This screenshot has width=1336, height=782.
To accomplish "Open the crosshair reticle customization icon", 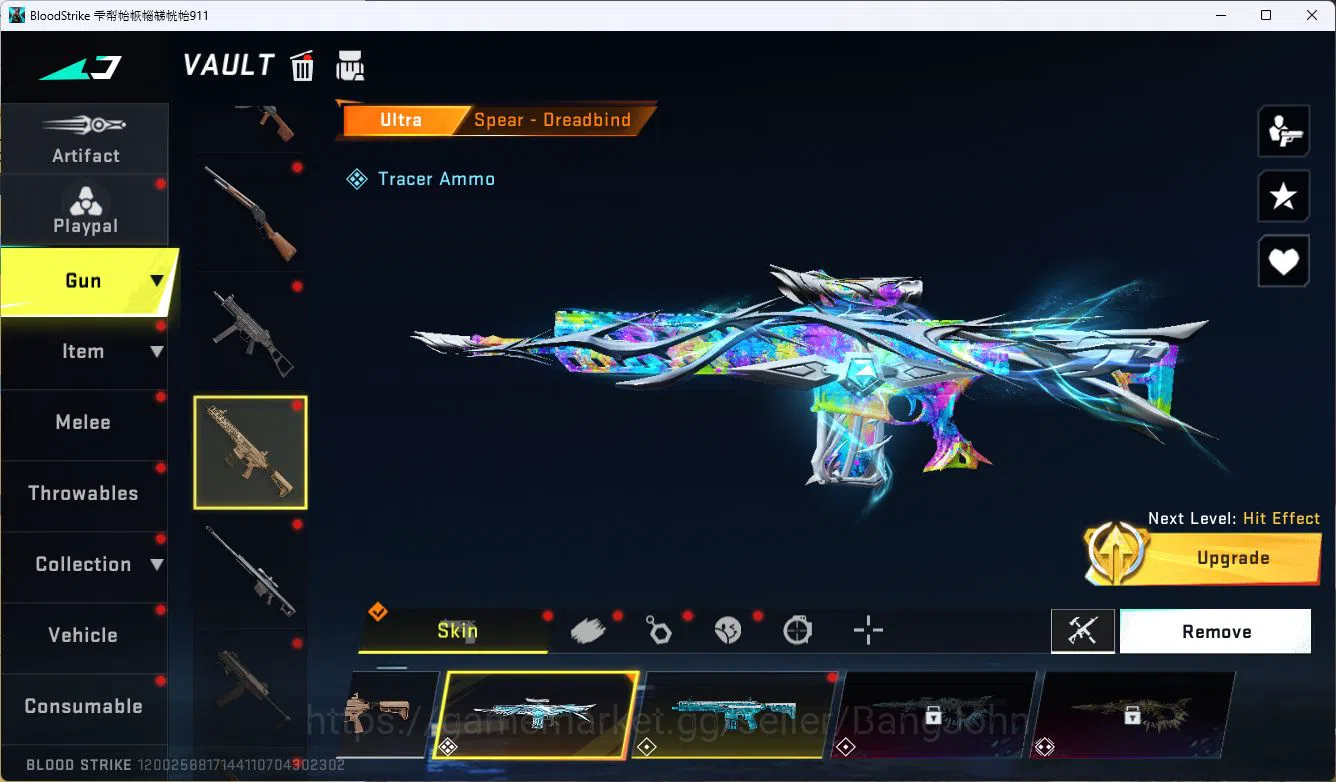I will 868,630.
